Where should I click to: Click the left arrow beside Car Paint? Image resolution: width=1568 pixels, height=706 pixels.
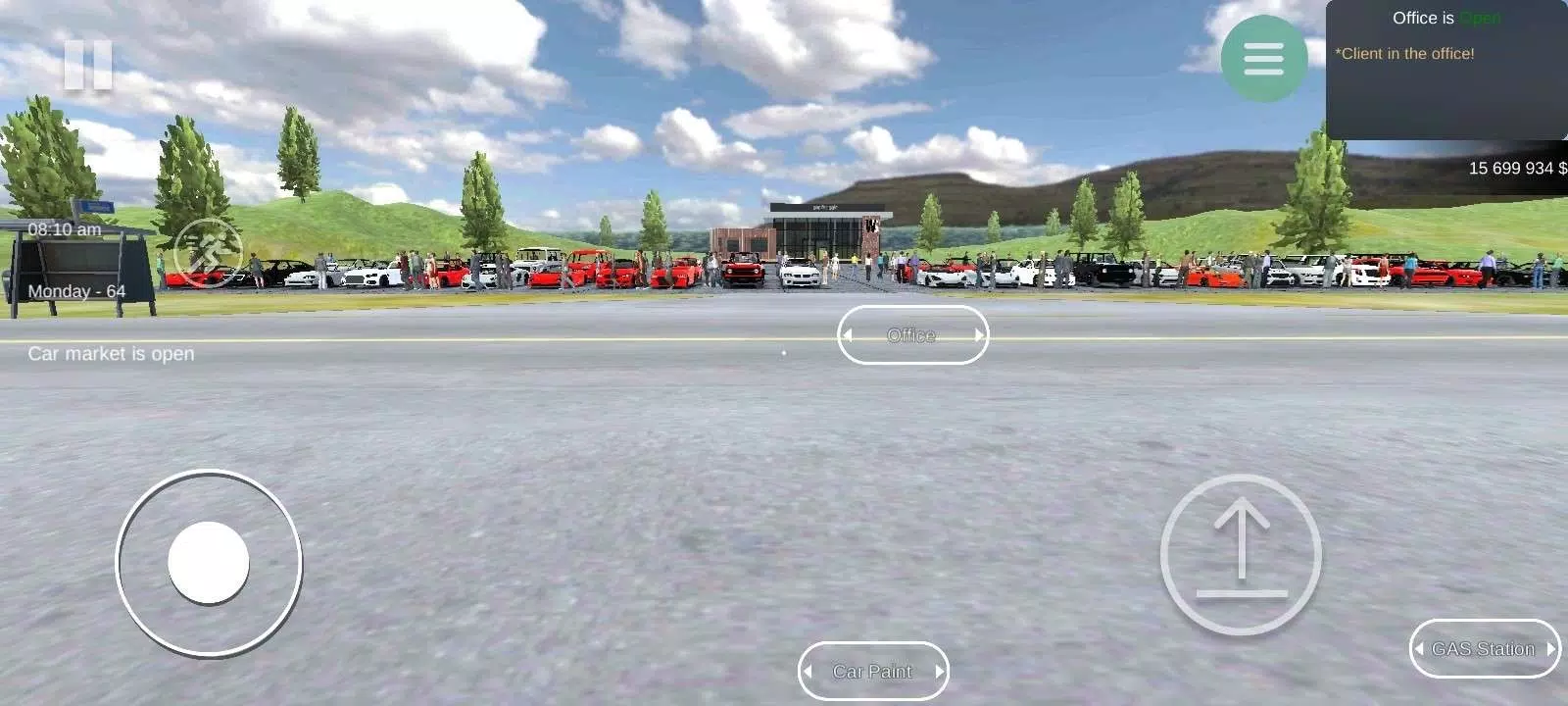(x=809, y=671)
